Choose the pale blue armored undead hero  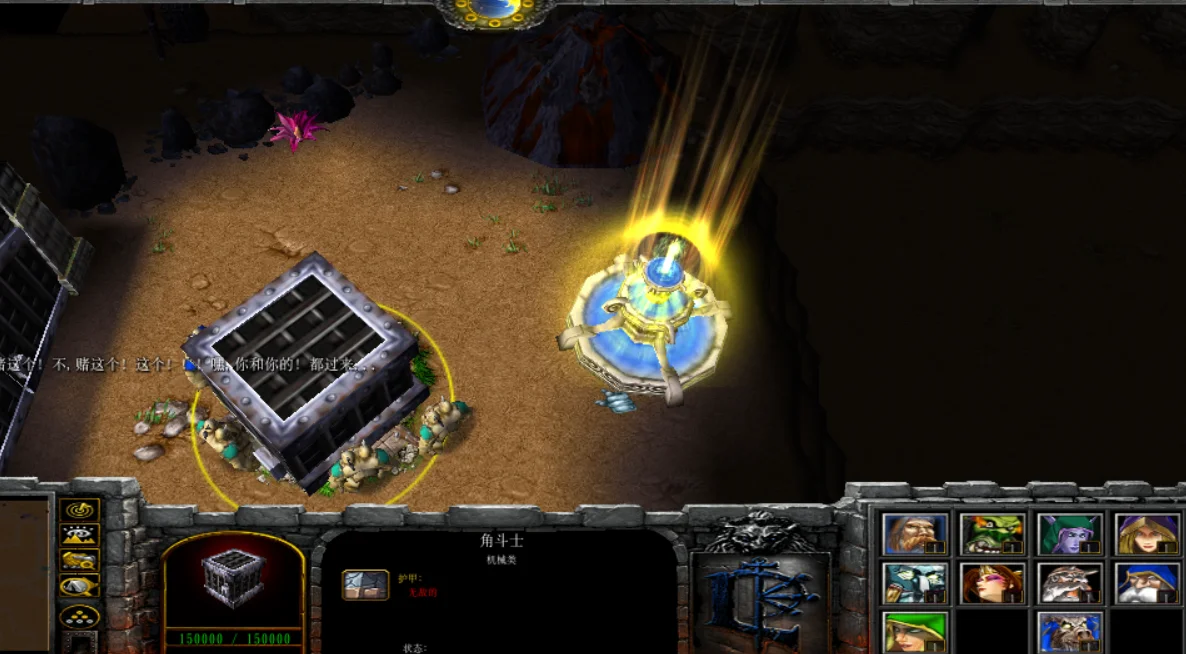tap(914, 583)
